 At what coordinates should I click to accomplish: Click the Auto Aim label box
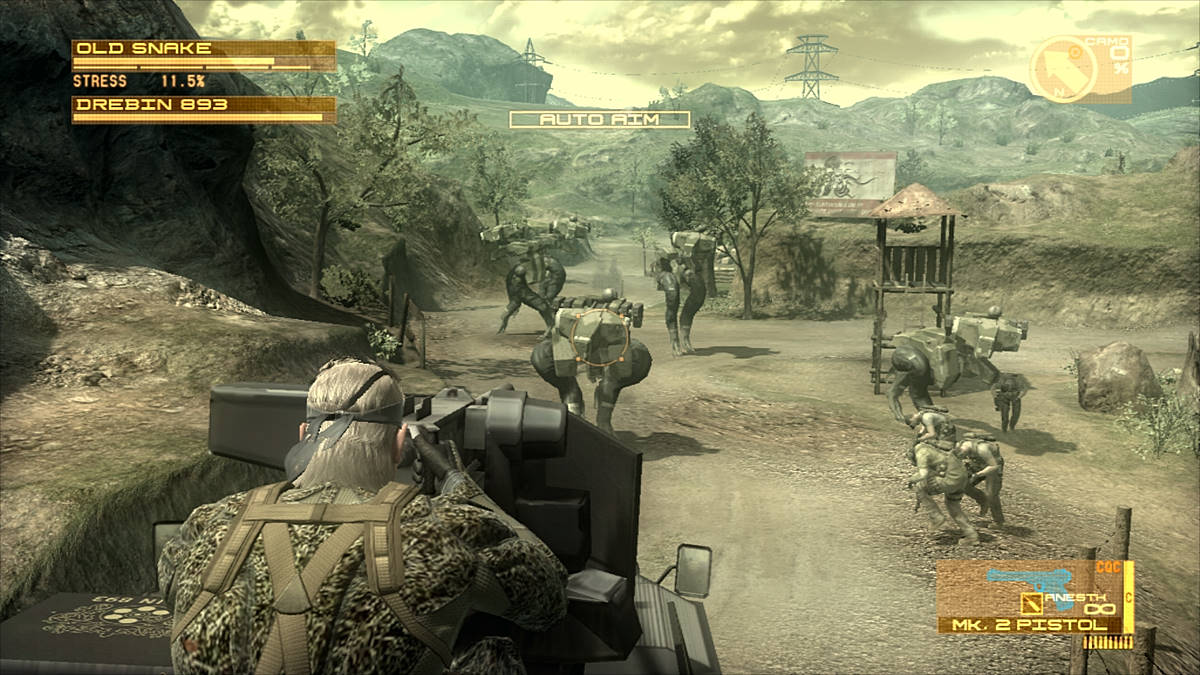tap(600, 119)
